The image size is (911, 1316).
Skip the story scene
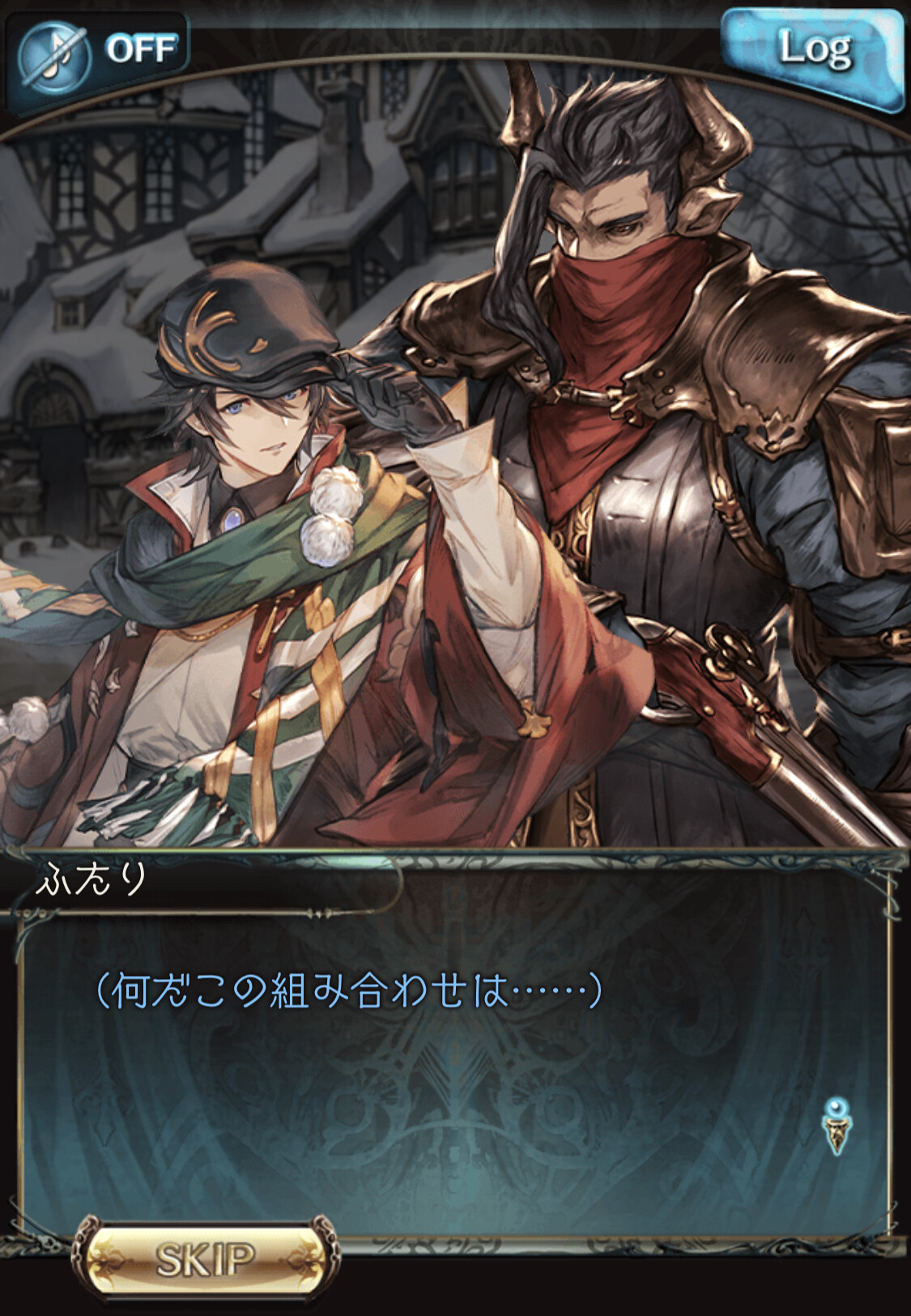[x=204, y=1258]
